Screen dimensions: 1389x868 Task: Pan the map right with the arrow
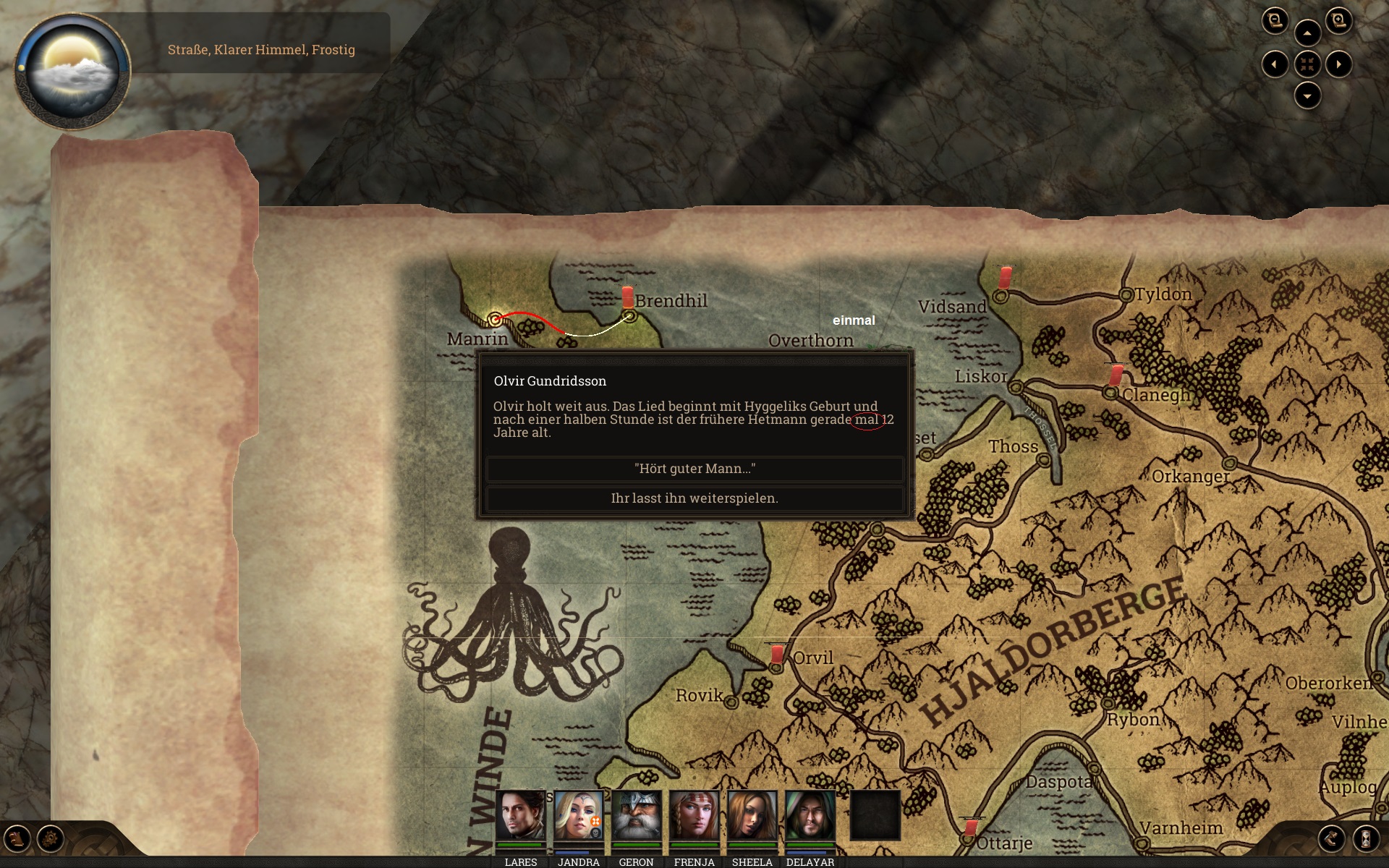[x=1338, y=64]
